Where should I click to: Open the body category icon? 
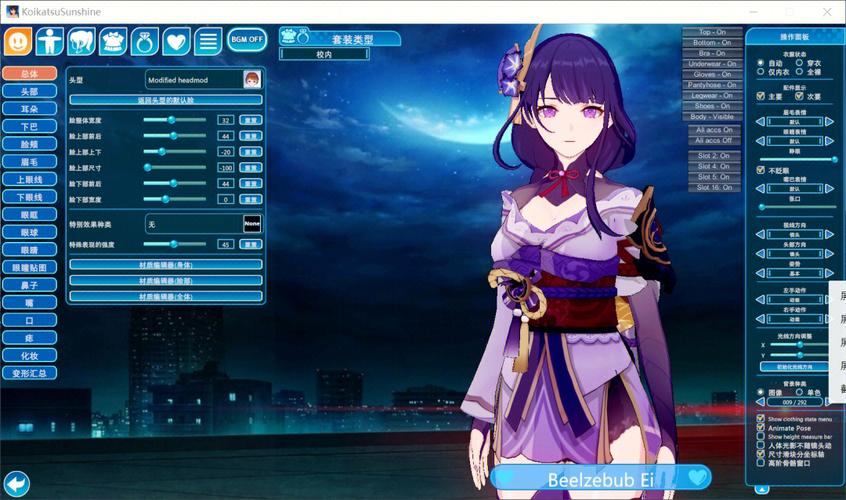pyautogui.click(x=49, y=41)
